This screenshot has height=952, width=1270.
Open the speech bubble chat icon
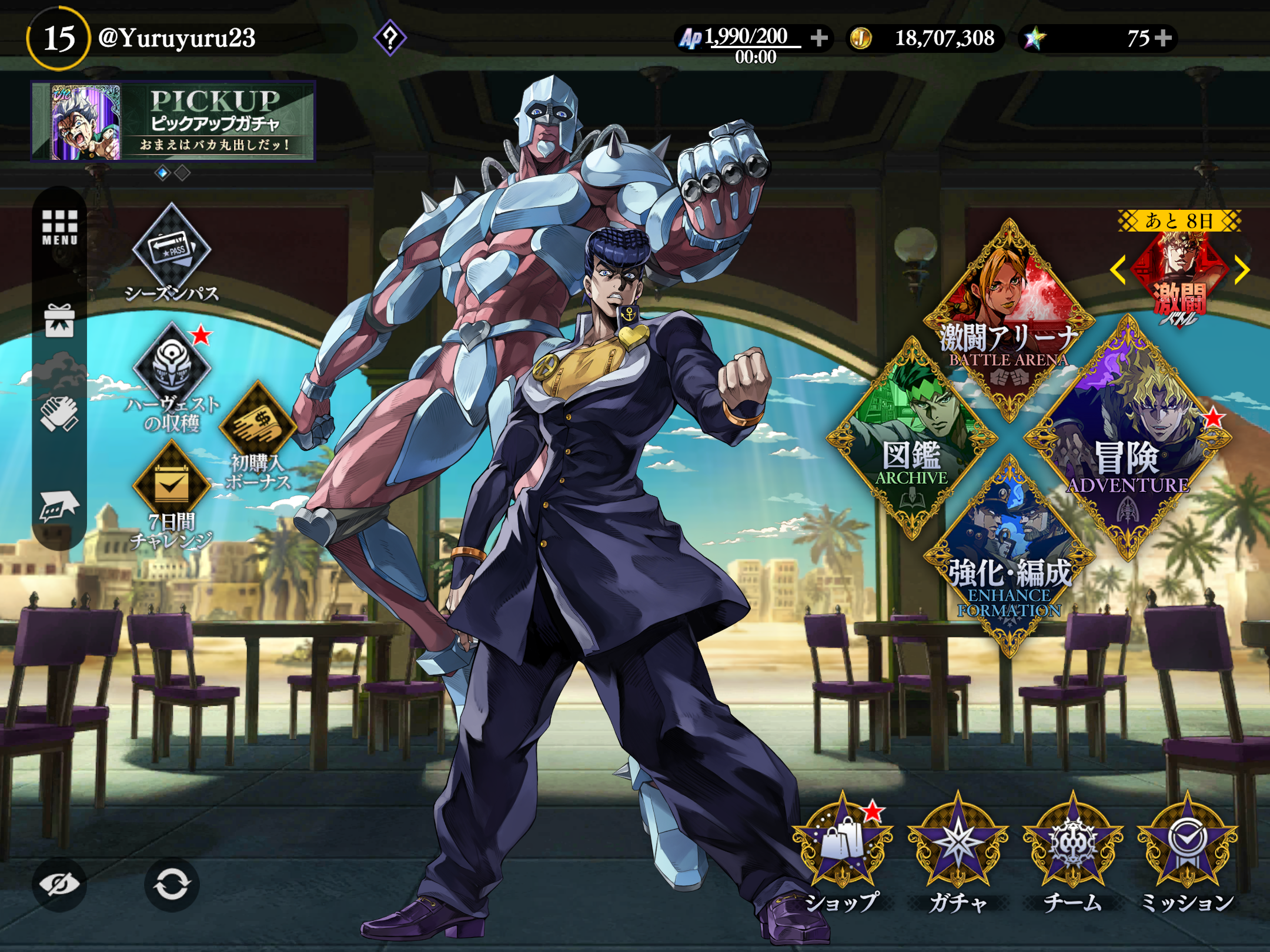click(58, 505)
